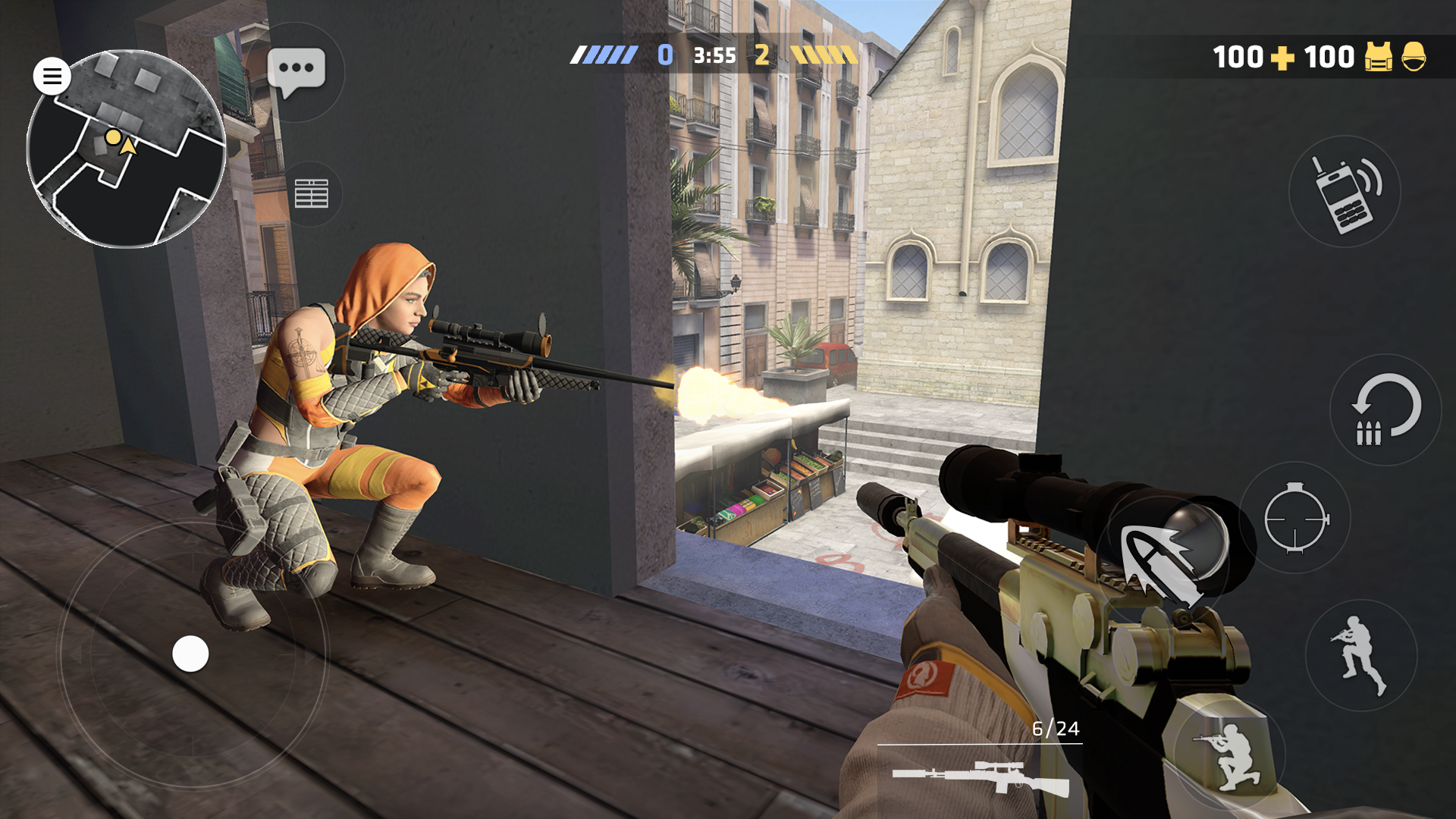Screen dimensions: 1456x819
Task: Click the match timer showing 3:55
Action: pyautogui.click(x=715, y=55)
